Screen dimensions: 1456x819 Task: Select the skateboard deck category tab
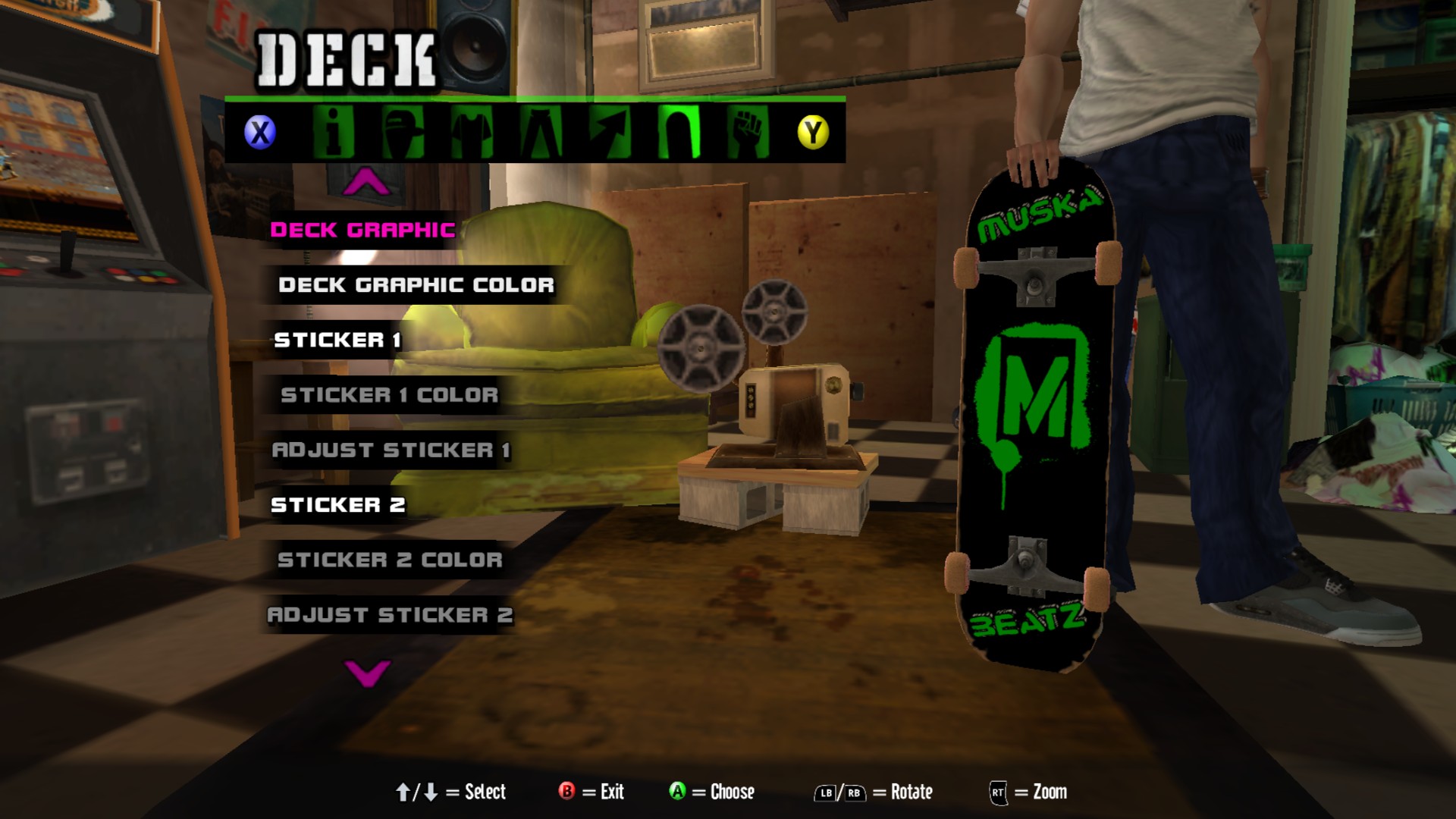pyautogui.click(x=679, y=132)
